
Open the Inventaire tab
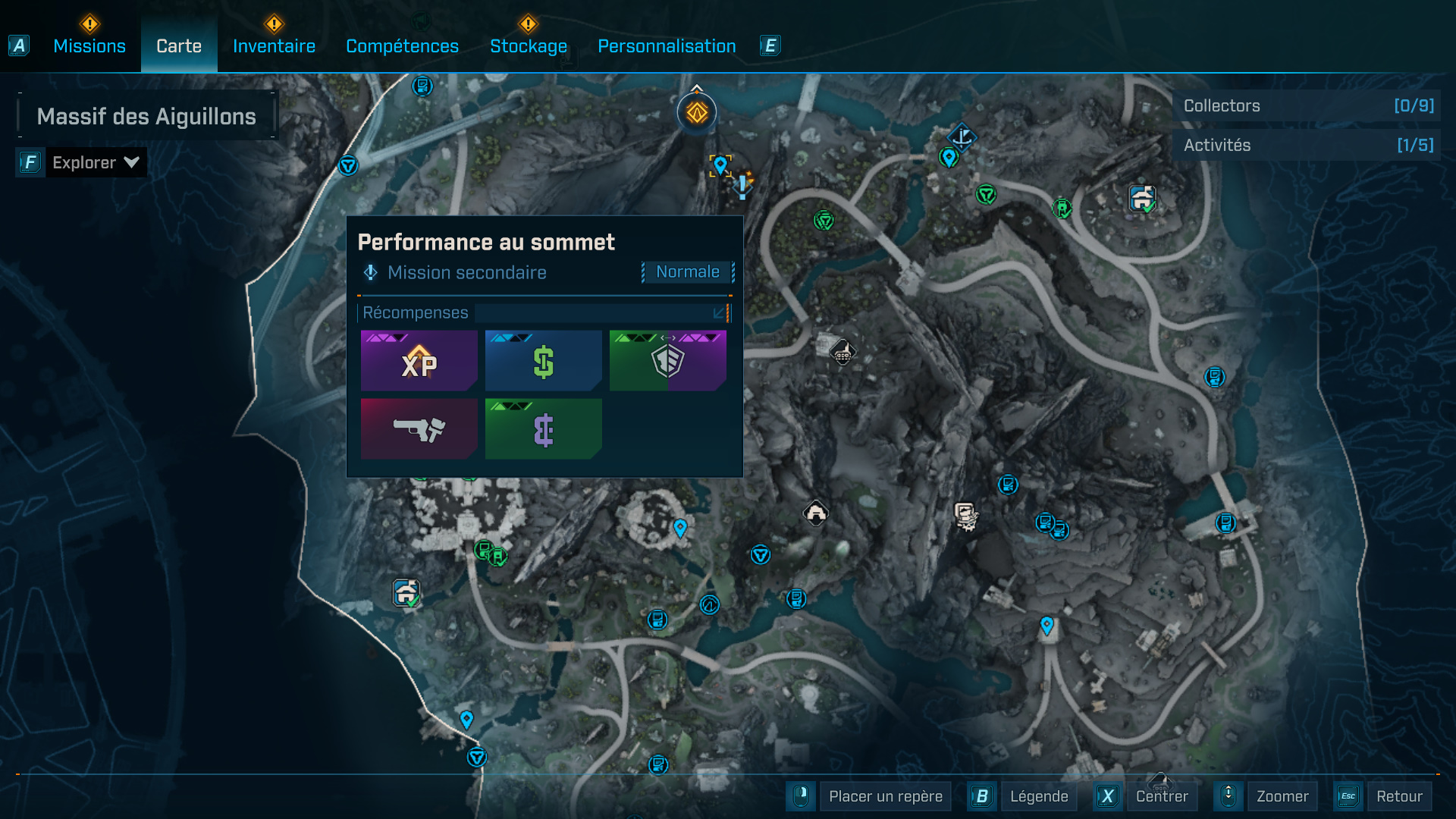click(x=274, y=46)
